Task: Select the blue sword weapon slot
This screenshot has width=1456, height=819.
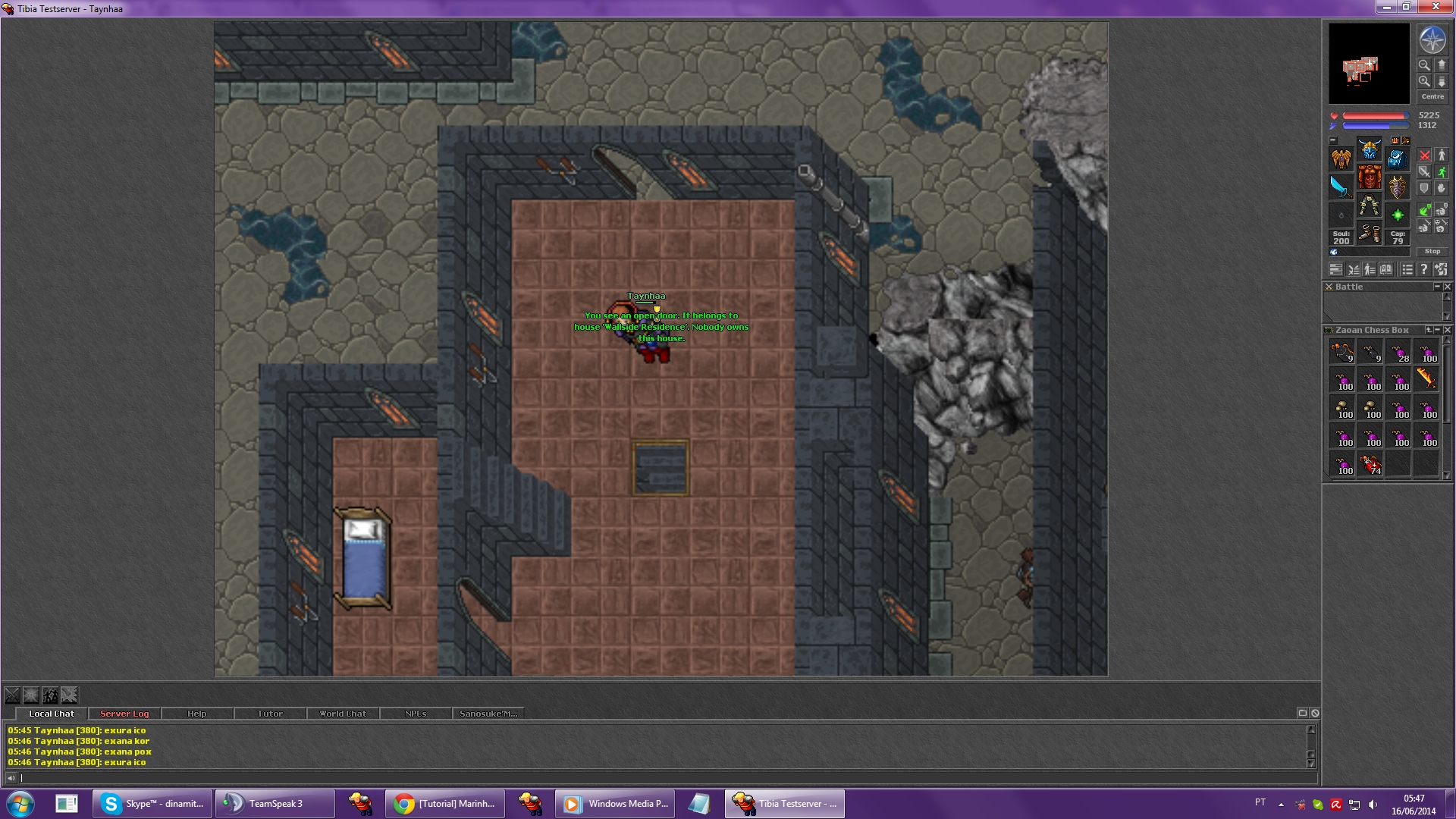Action: coord(1341,187)
